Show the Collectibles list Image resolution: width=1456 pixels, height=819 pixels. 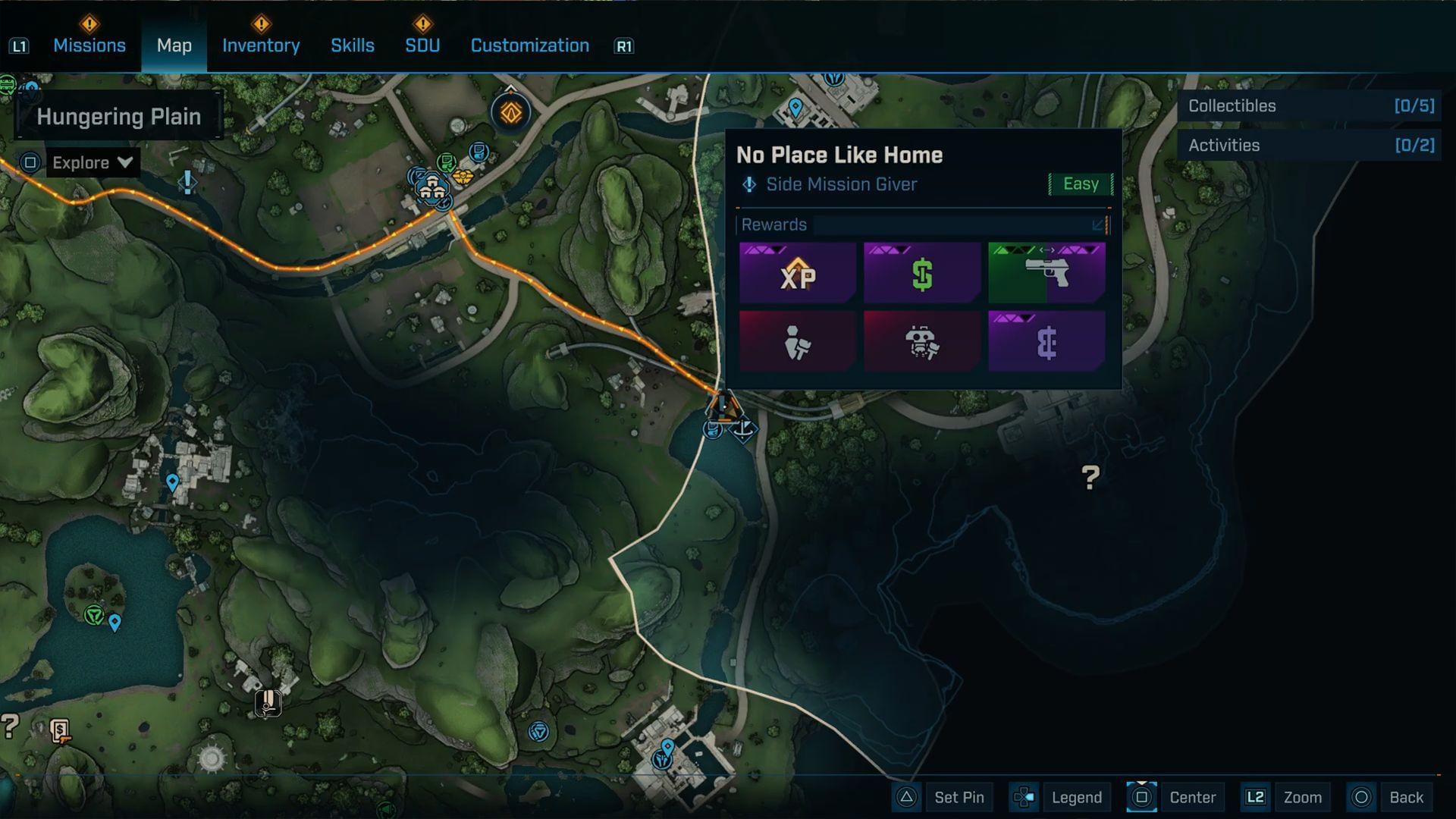click(1310, 106)
